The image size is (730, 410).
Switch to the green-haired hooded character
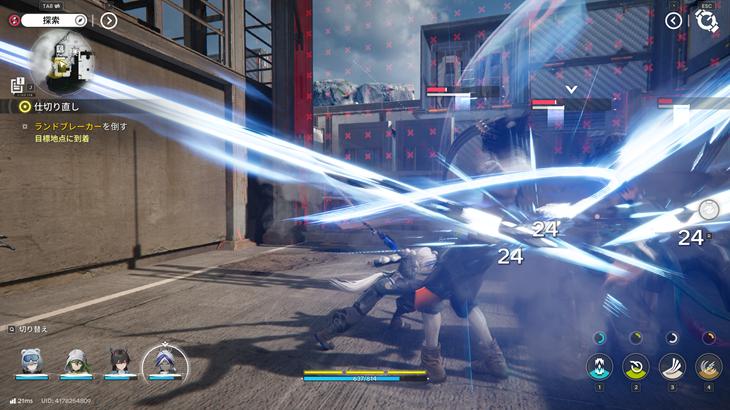coord(75,361)
